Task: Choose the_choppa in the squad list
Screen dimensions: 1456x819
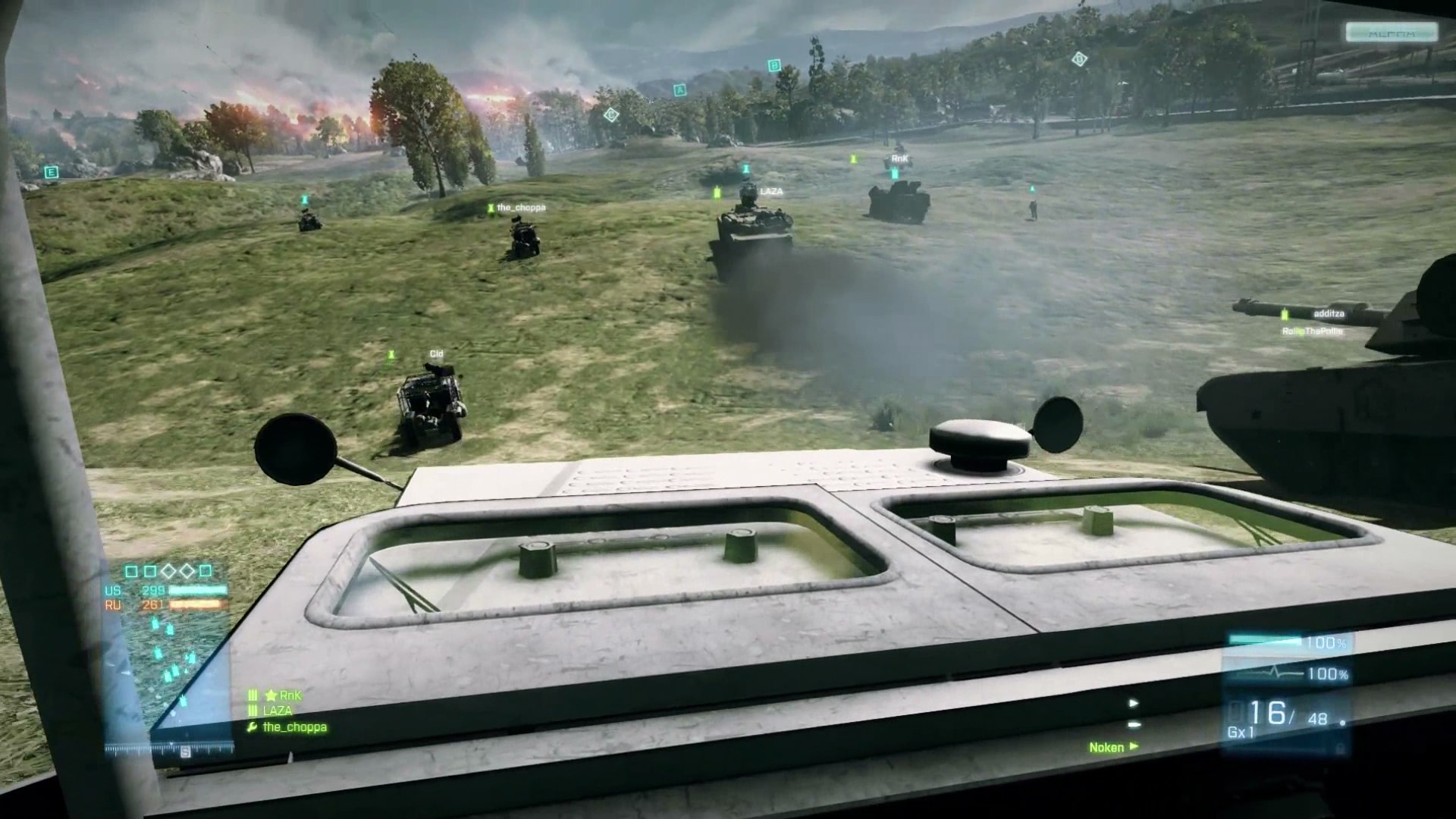Action: tap(294, 727)
